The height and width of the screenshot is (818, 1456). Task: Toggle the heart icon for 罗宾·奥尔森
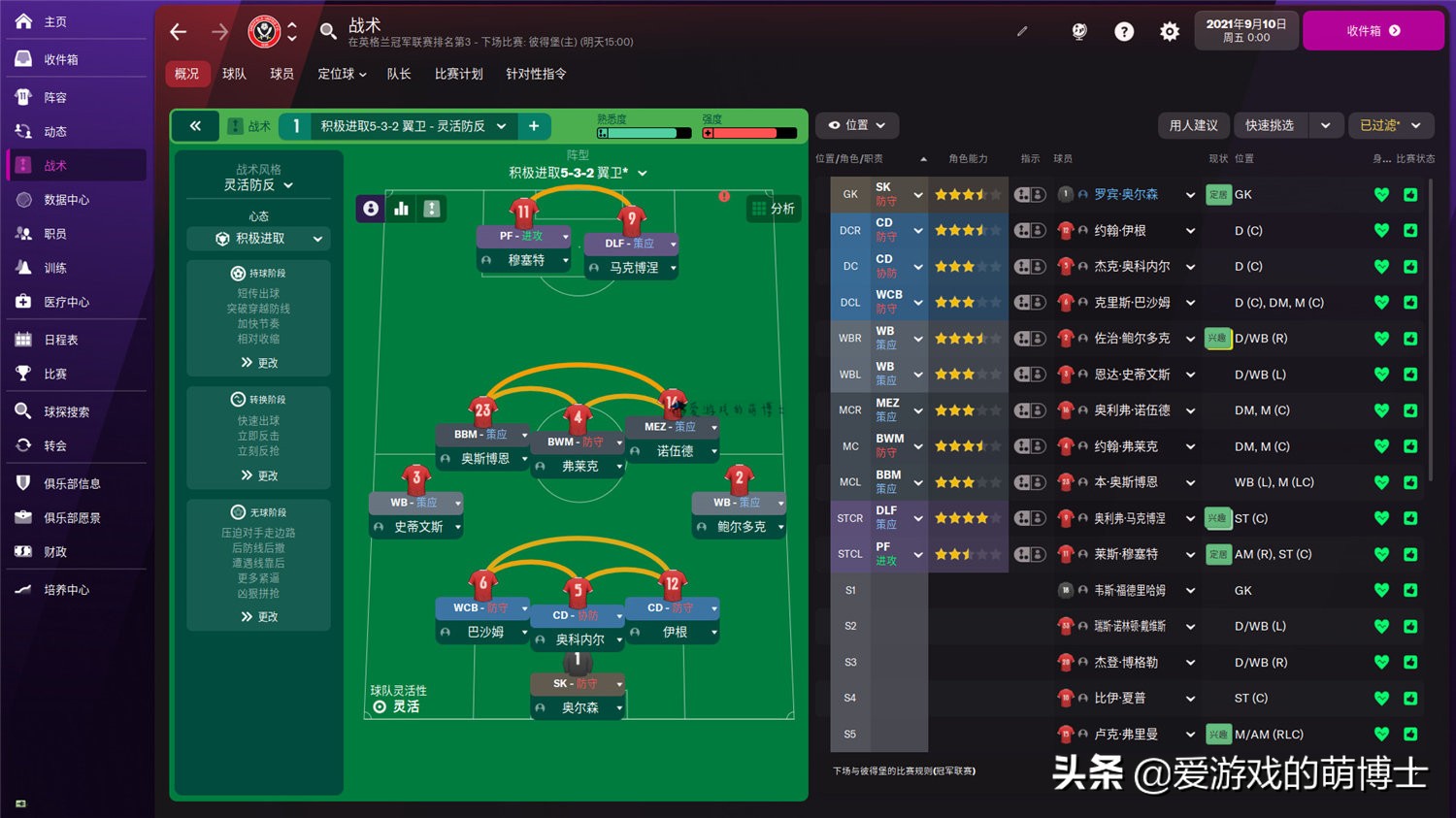(1380, 194)
